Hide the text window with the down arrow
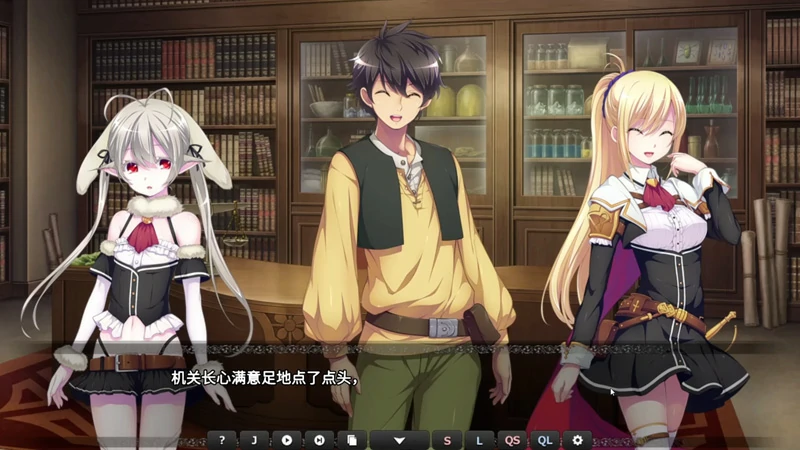The height and width of the screenshot is (450, 800). [x=399, y=440]
